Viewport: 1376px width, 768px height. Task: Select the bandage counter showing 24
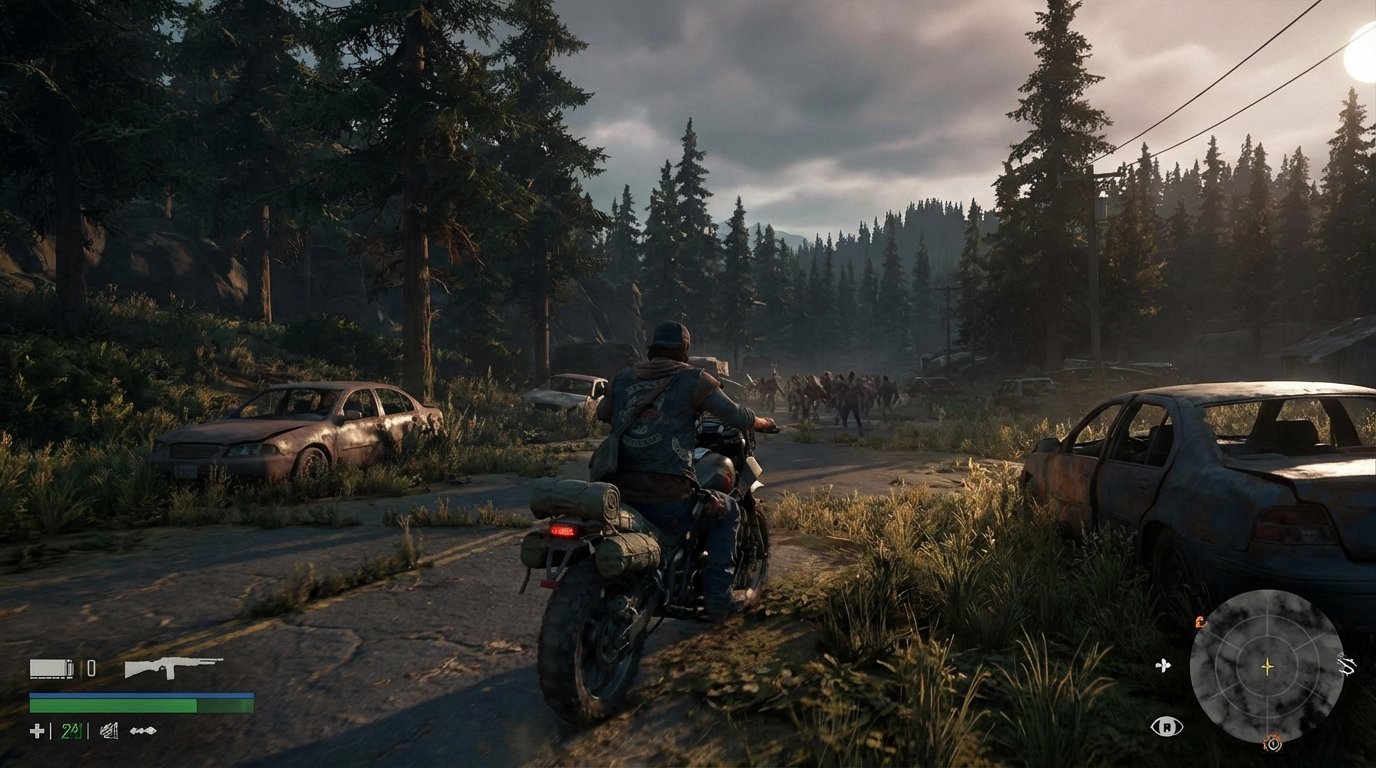(x=70, y=731)
